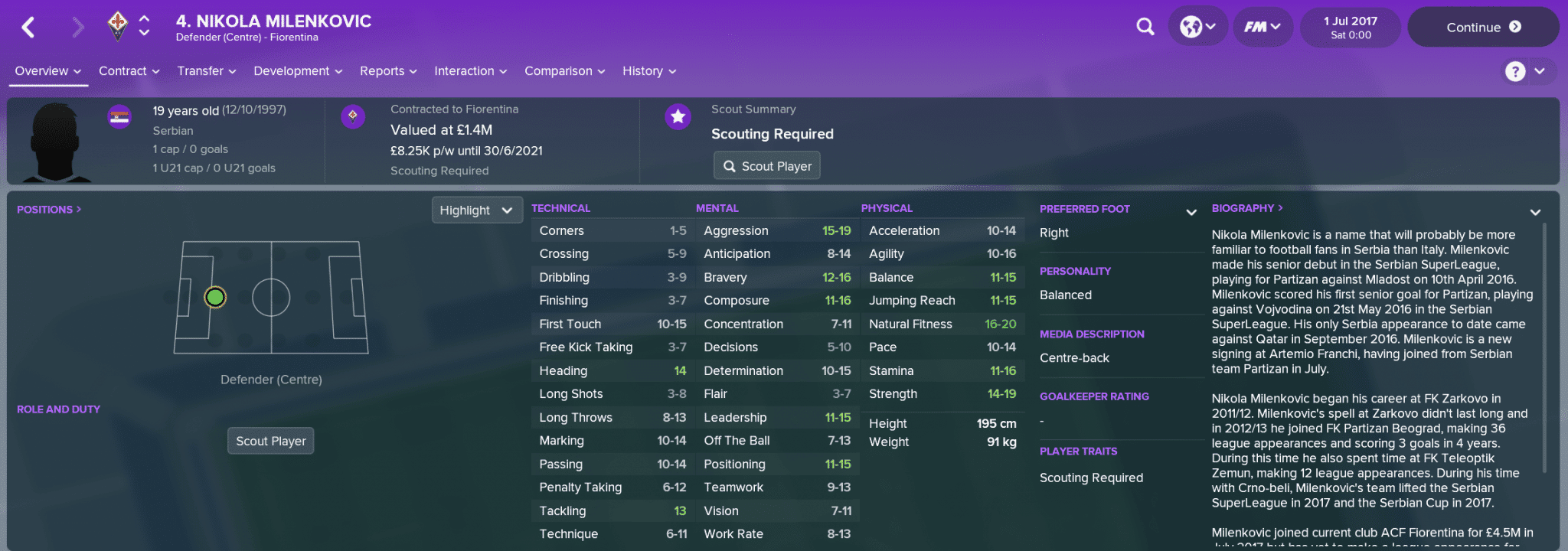Open the Comparison menu

tap(564, 71)
